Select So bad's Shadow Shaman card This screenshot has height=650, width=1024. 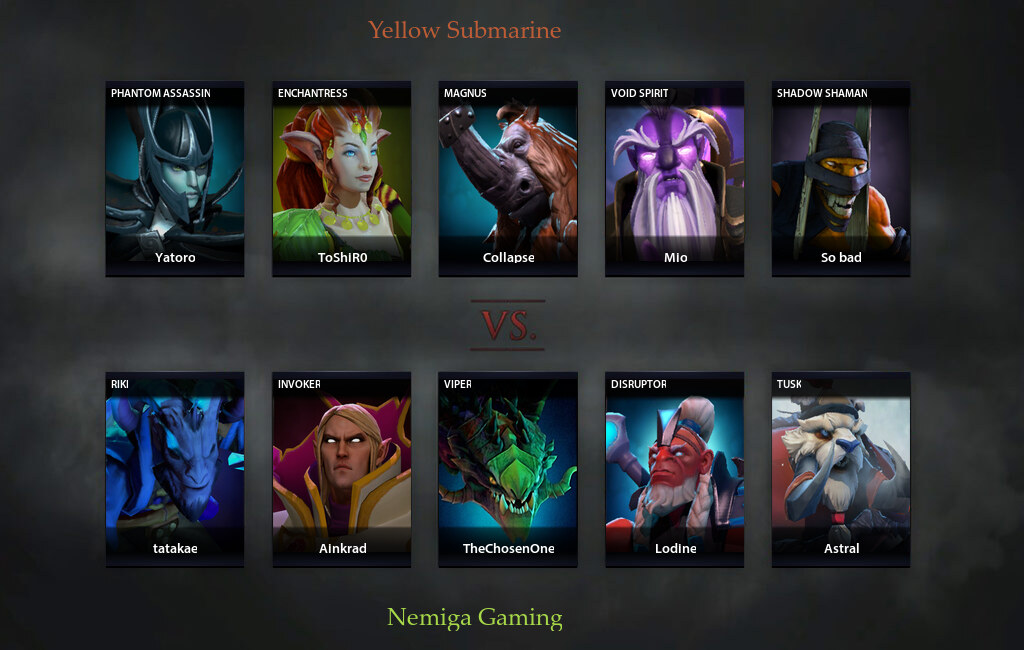click(841, 178)
